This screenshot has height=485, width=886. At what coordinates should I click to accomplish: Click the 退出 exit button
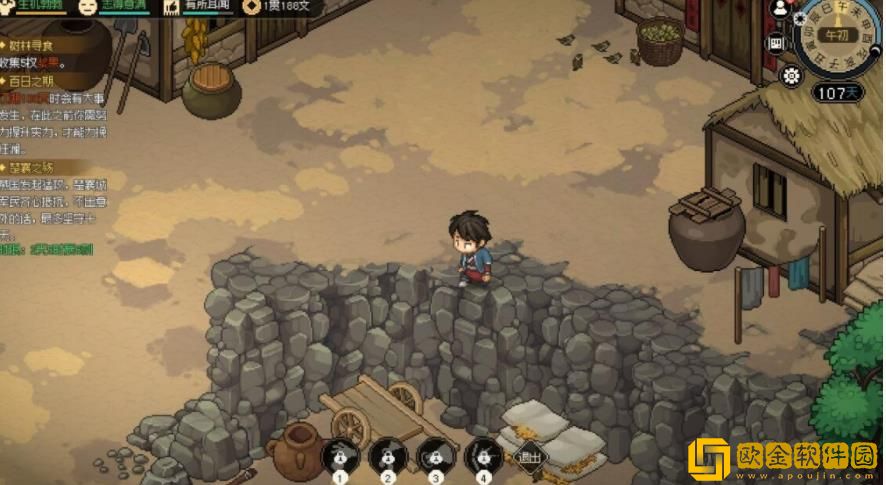point(529,458)
